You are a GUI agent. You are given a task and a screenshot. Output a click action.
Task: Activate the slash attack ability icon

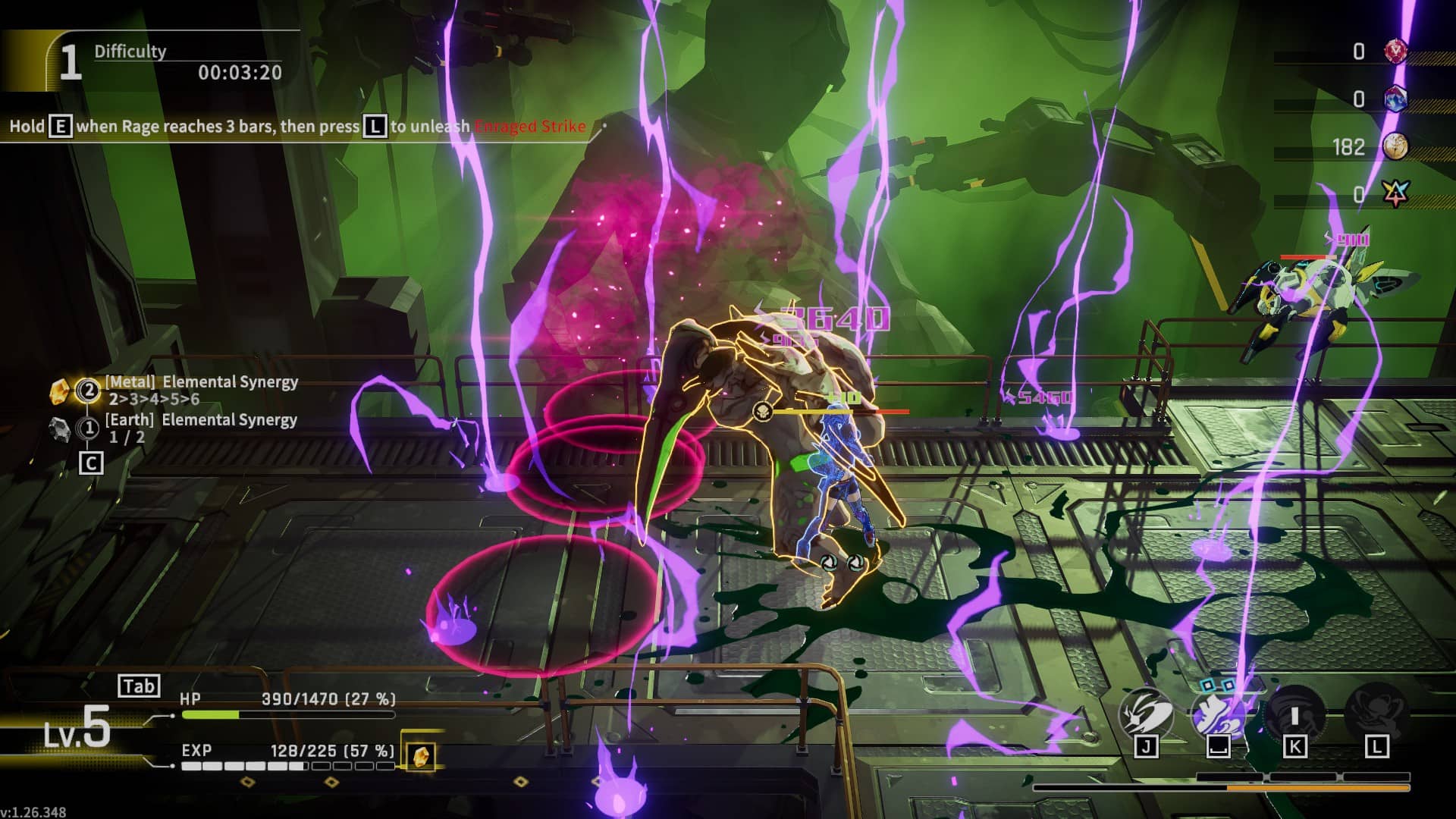tap(1146, 714)
